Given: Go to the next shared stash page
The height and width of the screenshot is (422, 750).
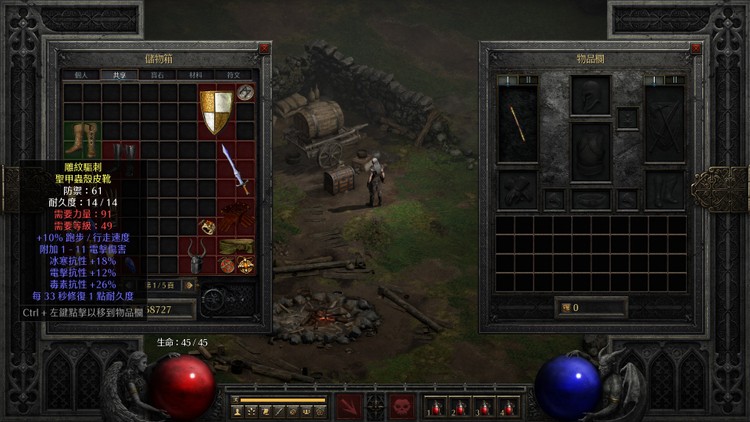Looking at the screenshot, I should click(188, 285).
